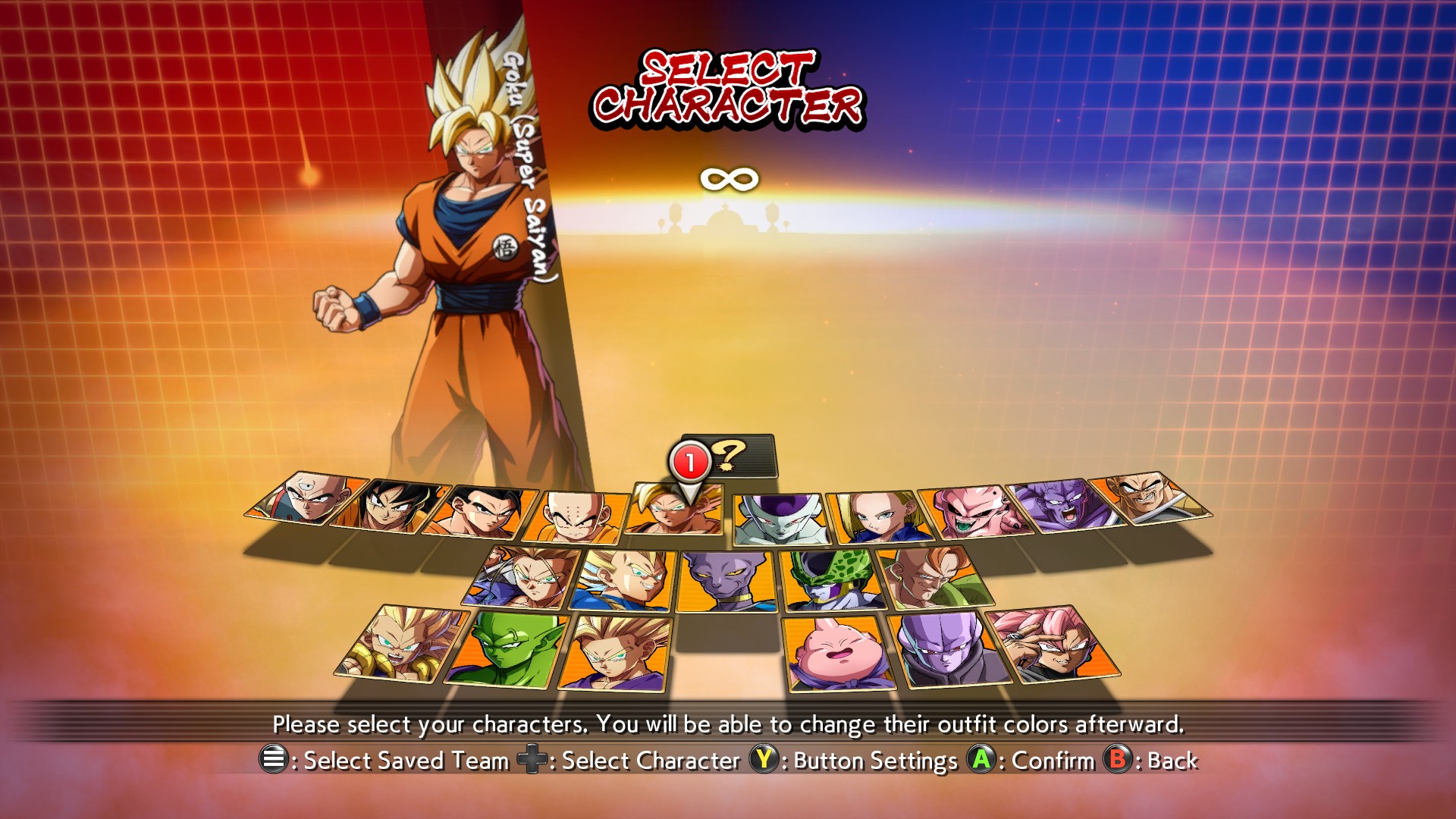Choose the Trunks portrait with sword
Image resolution: width=1456 pixels, height=819 pixels.
[525, 578]
